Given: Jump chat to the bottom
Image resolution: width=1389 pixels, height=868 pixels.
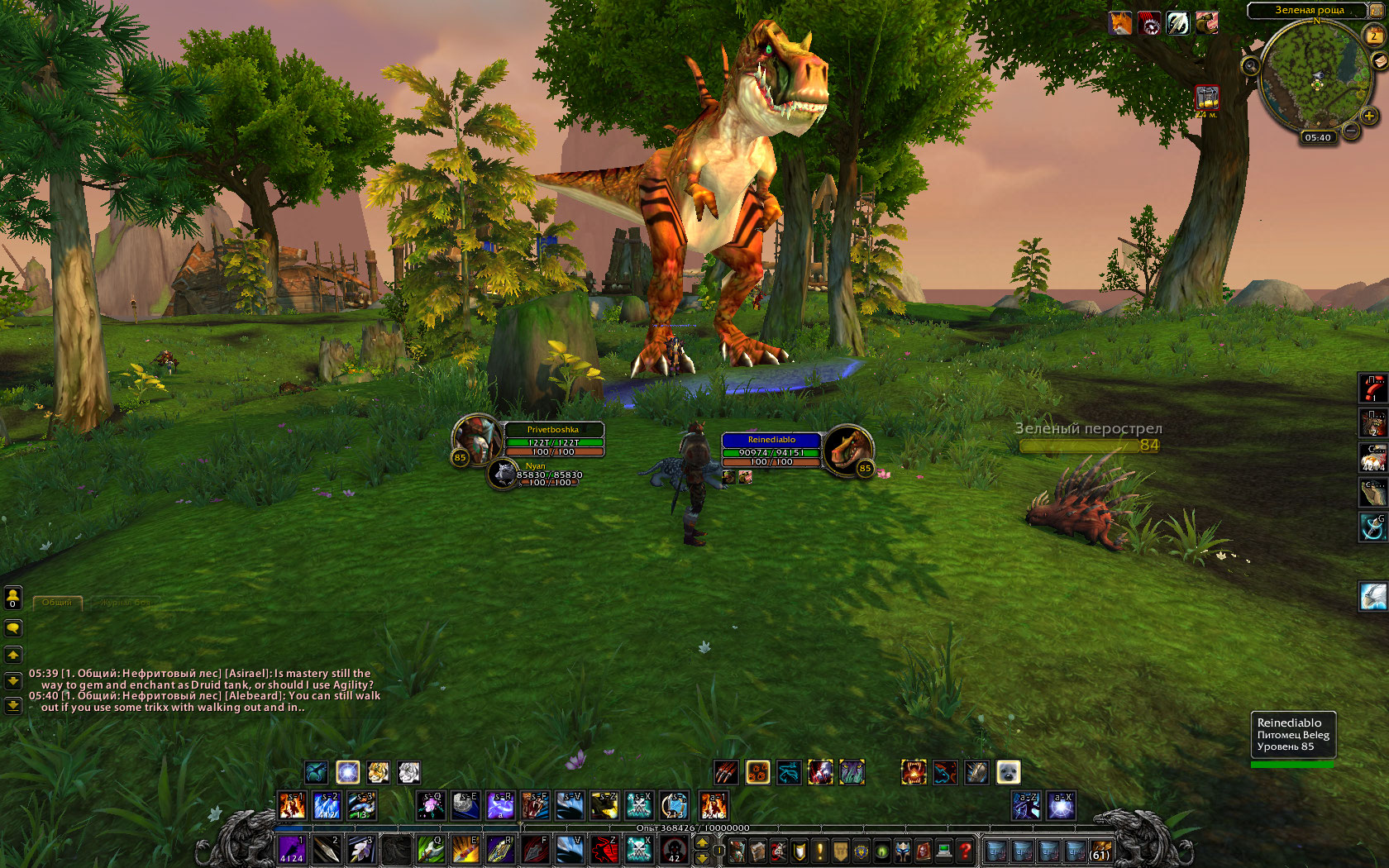Looking at the screenshot, I should point(13,705).
